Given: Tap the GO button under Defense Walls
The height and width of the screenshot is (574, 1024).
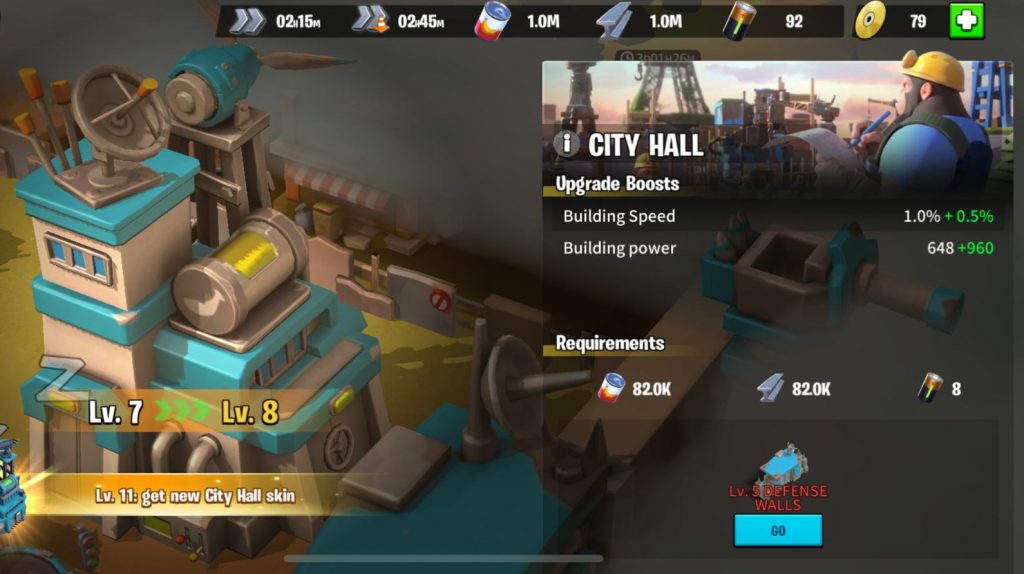Looking at the screenshot, I should tap(777, 531).
